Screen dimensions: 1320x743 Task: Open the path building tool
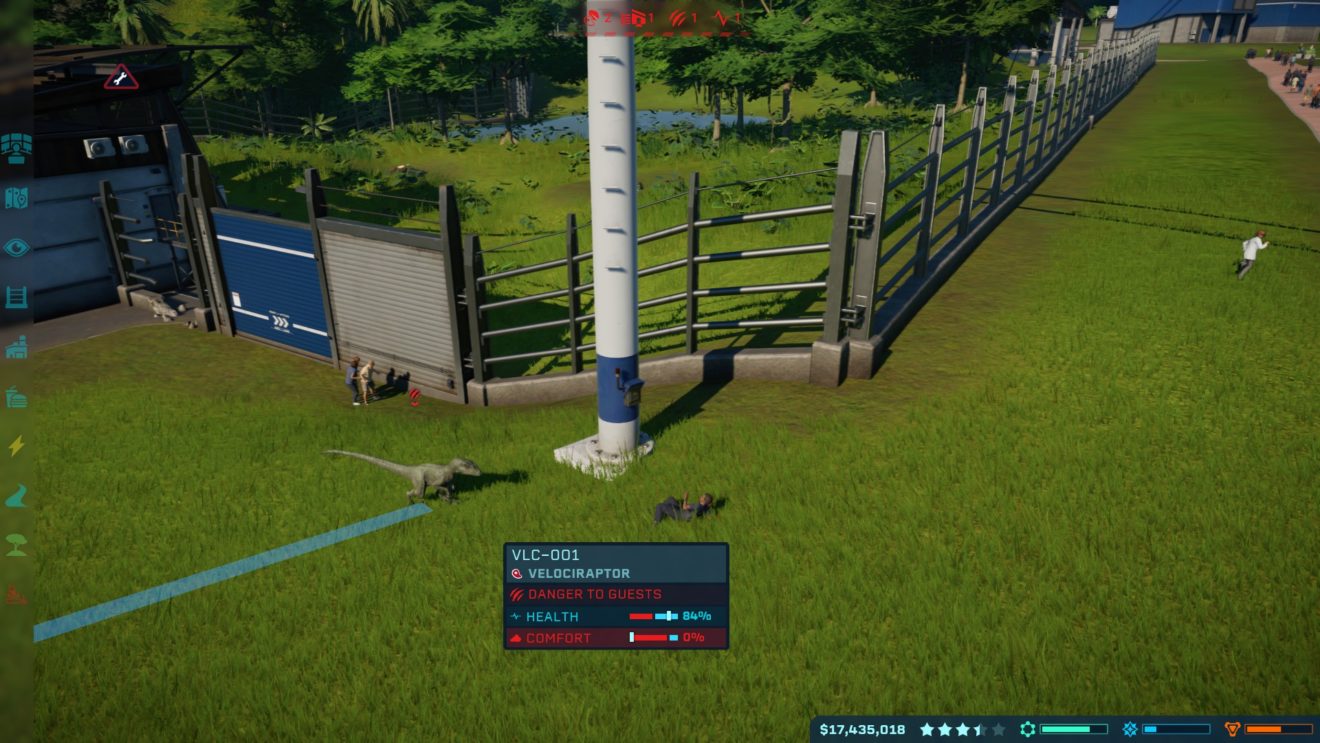pyautogui.click(x=16, y=496)
